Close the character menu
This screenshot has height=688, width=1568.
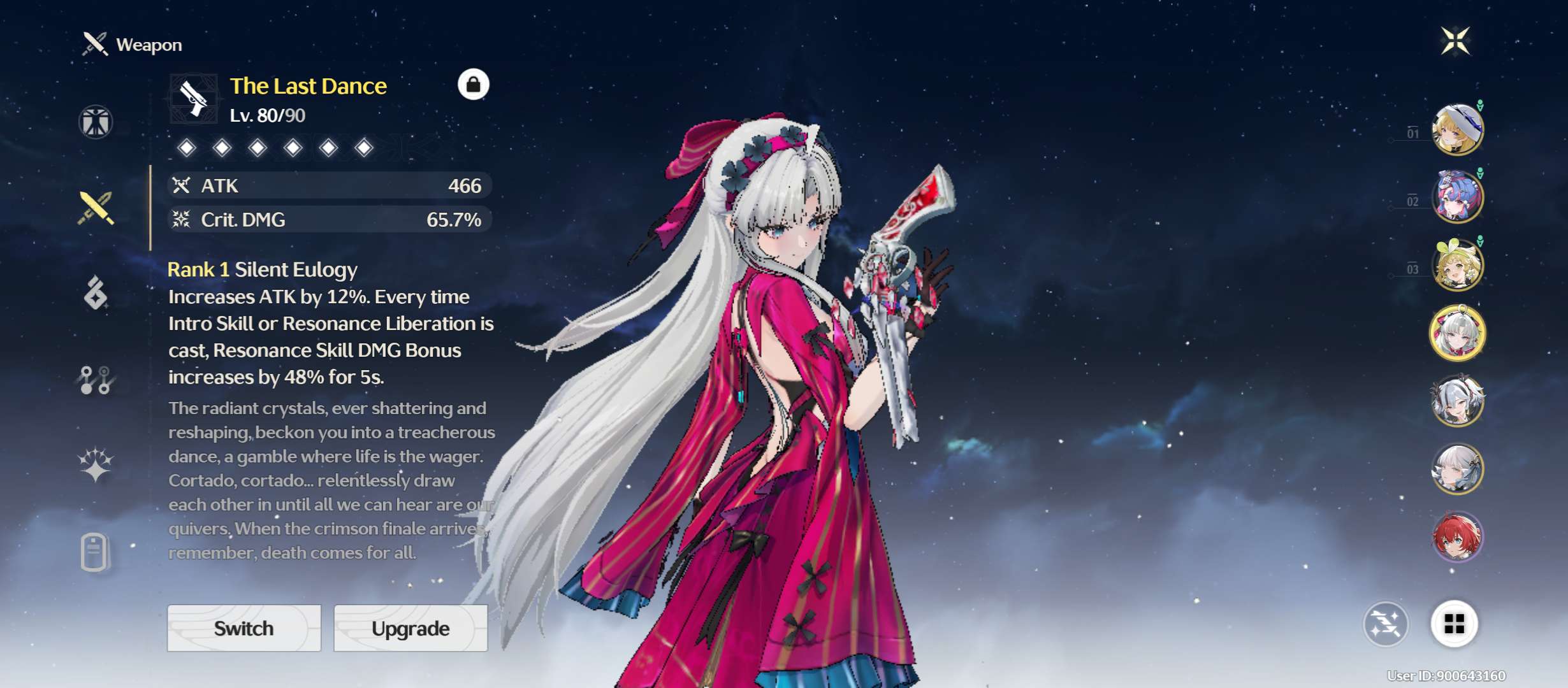pos(1456,41)
